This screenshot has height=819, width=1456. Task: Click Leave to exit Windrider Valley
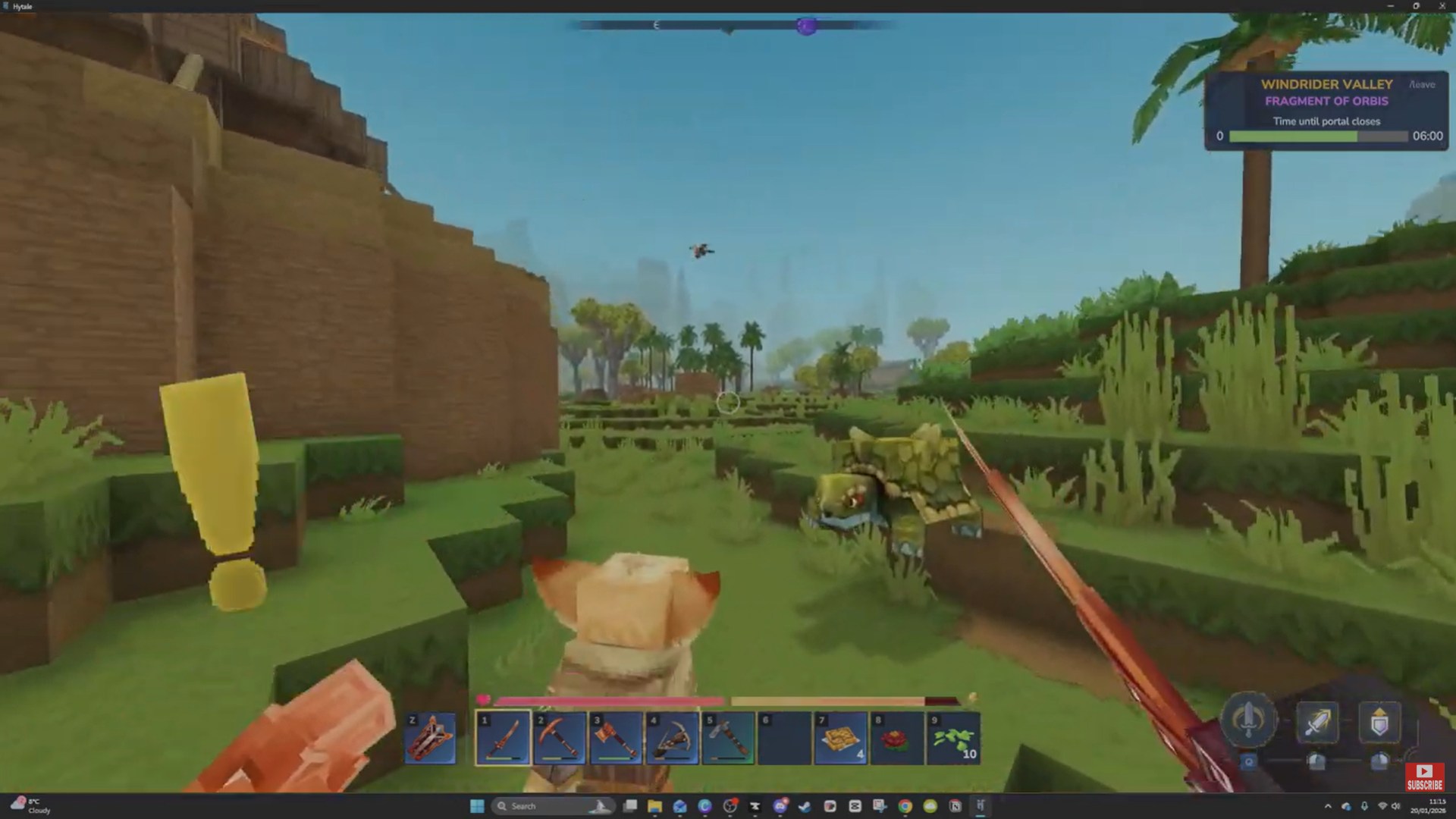(1420, 85)
